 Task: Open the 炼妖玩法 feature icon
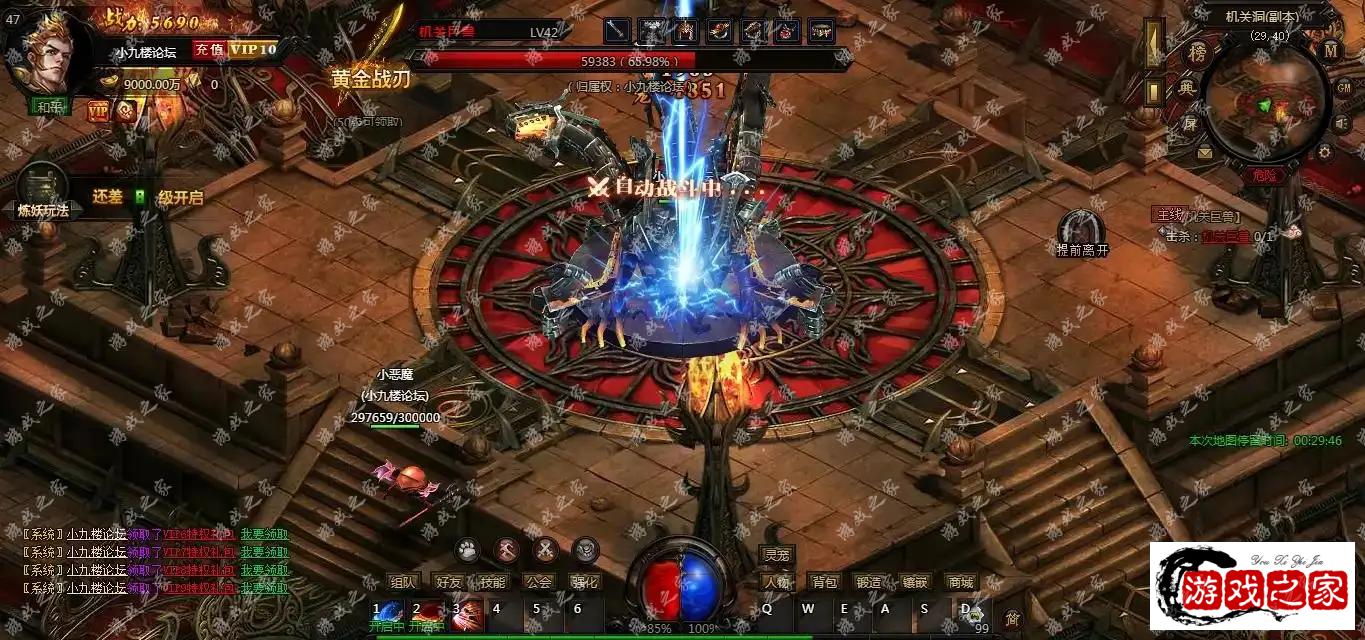coord(42,190)
